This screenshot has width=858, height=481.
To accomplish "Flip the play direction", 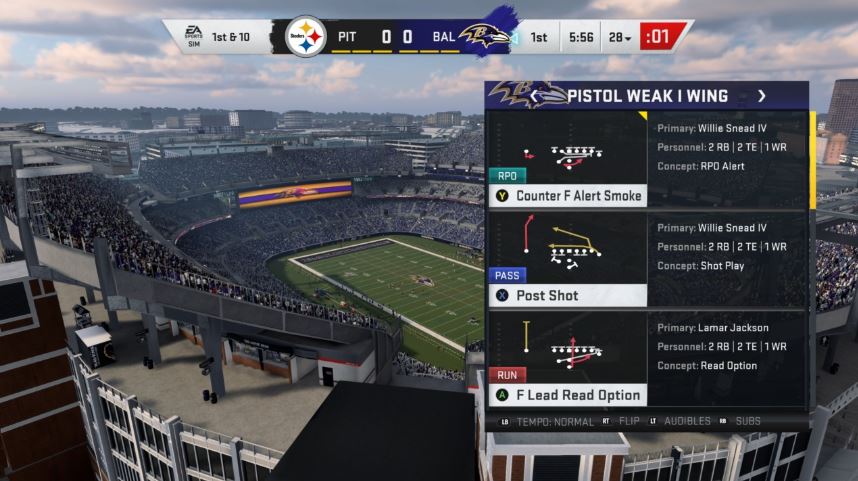I will pyautogui.click(x=627, y=421).
